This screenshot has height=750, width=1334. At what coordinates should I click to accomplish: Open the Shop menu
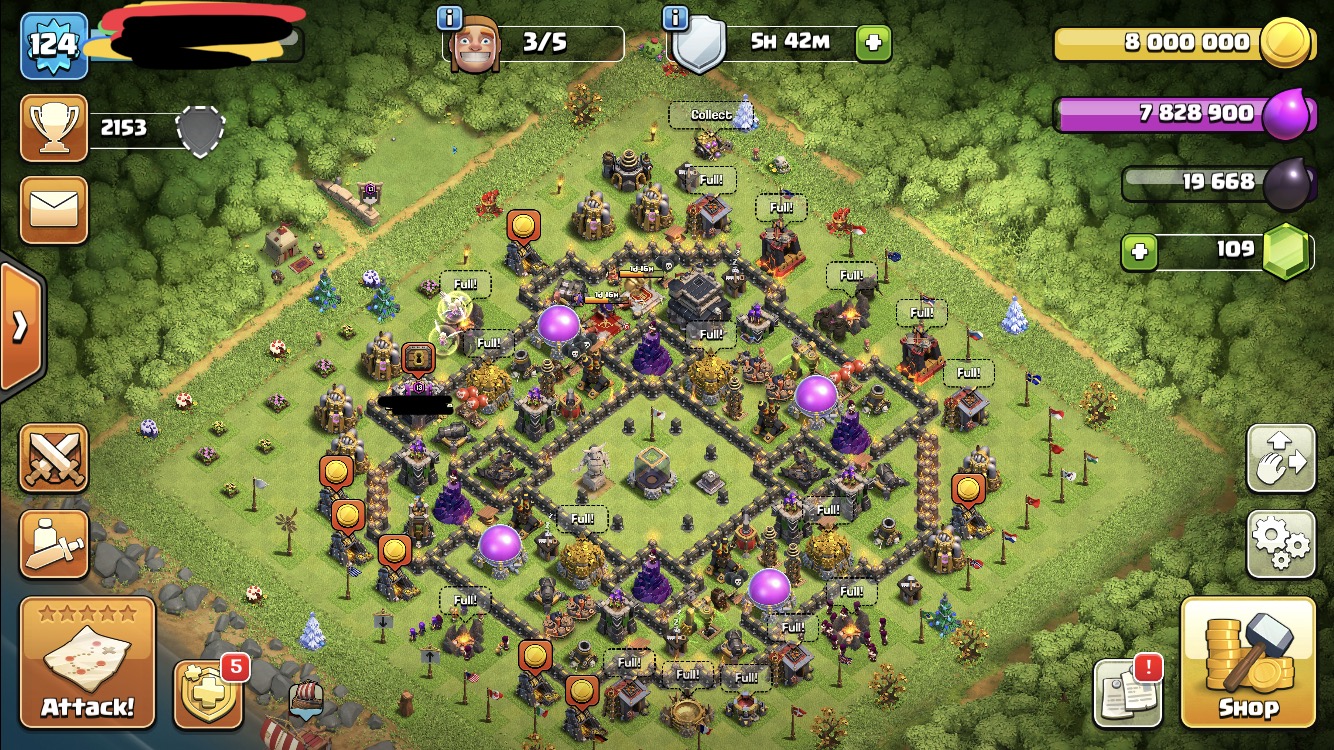click(1247, 661)
